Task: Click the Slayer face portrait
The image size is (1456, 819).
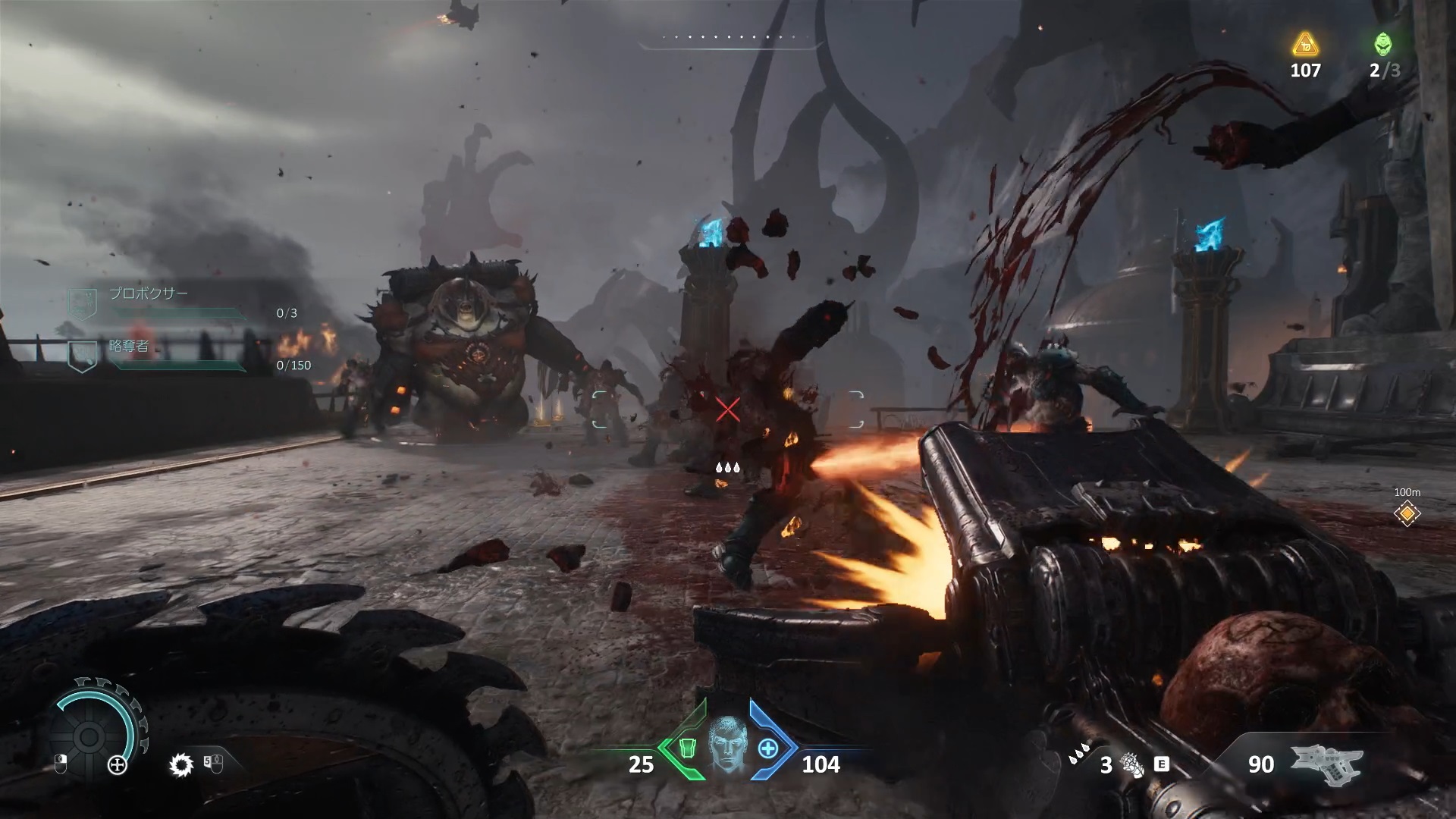Action: coord(727,748)
